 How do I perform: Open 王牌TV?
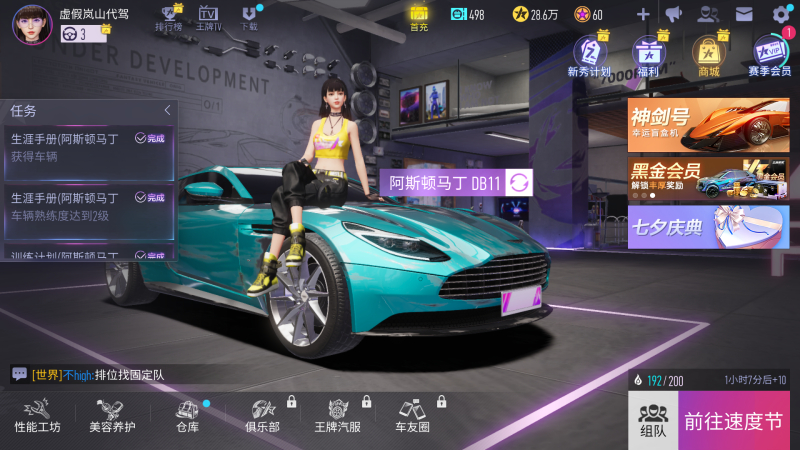[208, 17]
